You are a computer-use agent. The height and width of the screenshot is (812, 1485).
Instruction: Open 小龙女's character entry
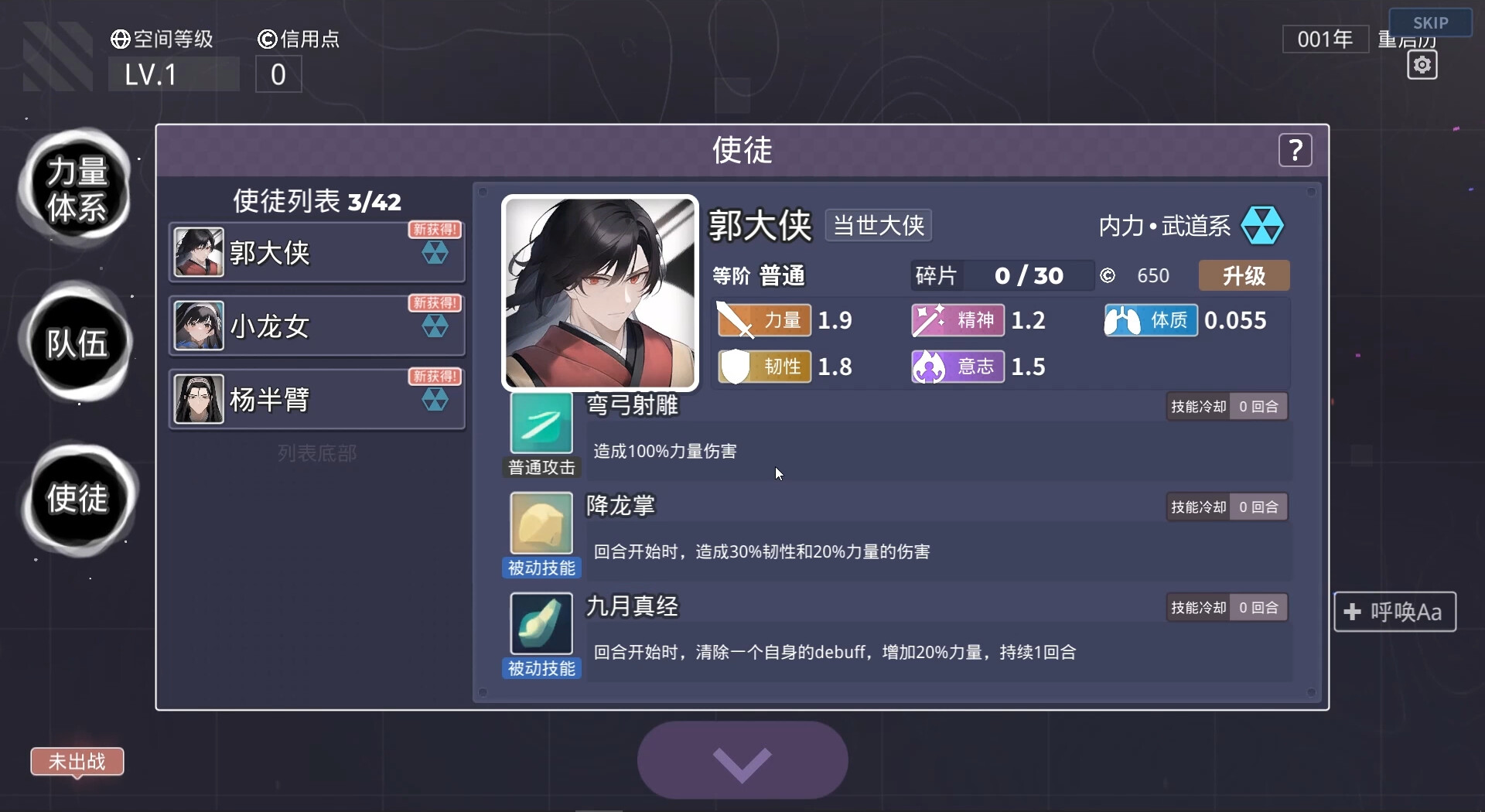pos(316,325)
